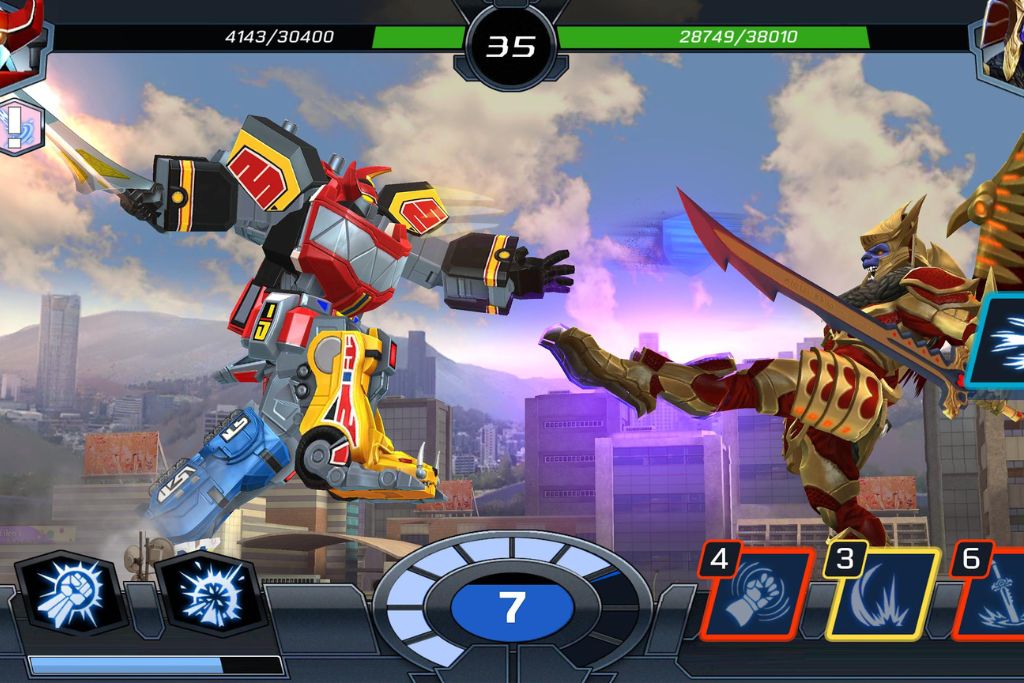1024x683 pixels.
Task: Tap the blue energy blast card beside Goldar
Action: tap(998, 341)
